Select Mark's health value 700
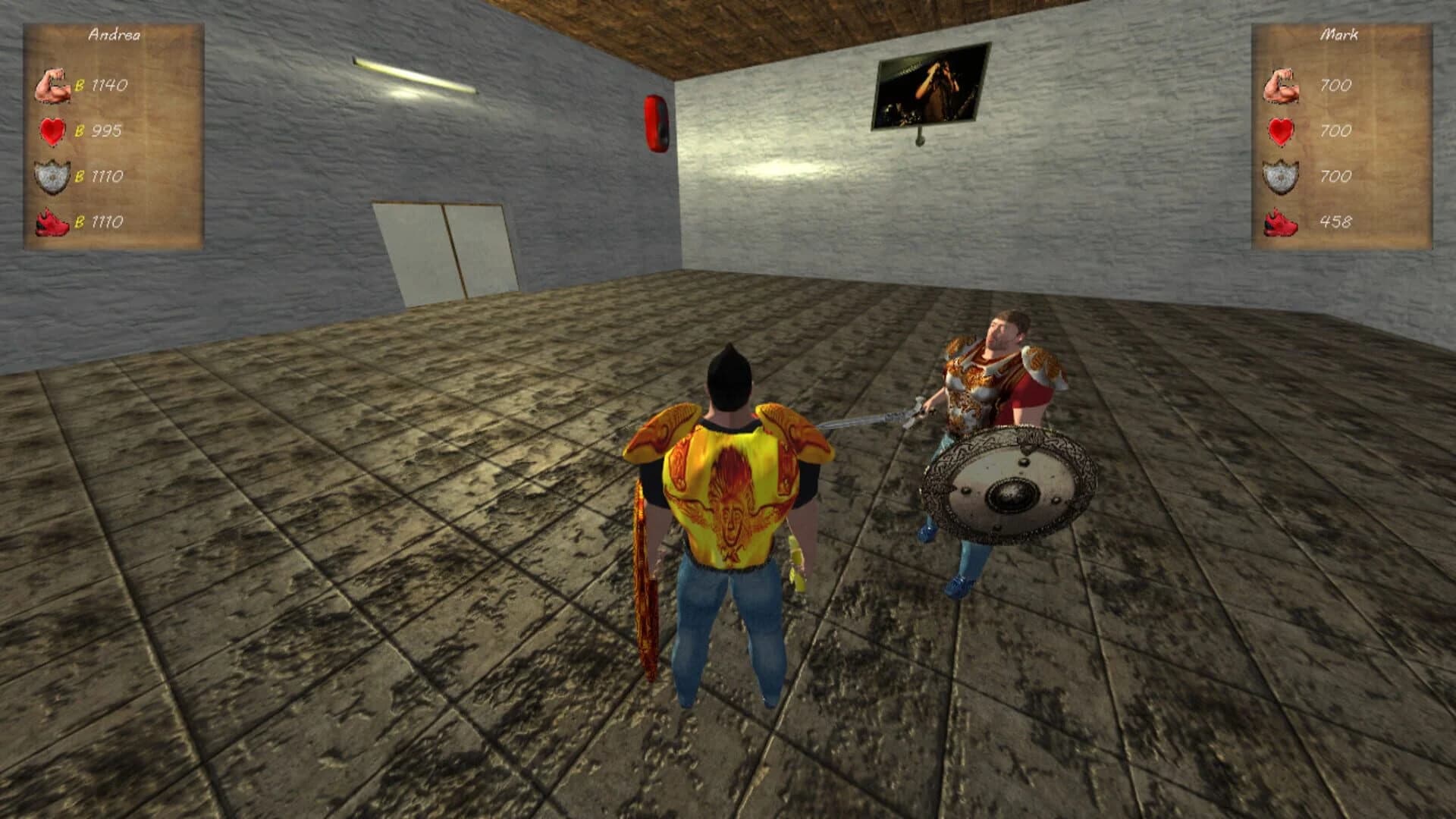The width and height of the screenshot is (1456, 819). coord(1335,130)
